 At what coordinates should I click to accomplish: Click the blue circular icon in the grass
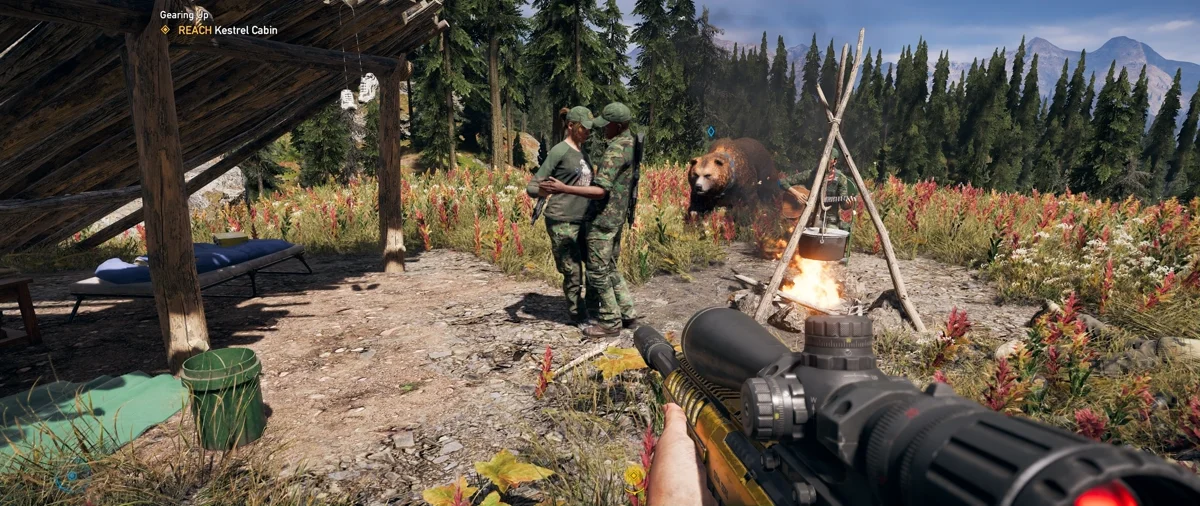[72, 478]
